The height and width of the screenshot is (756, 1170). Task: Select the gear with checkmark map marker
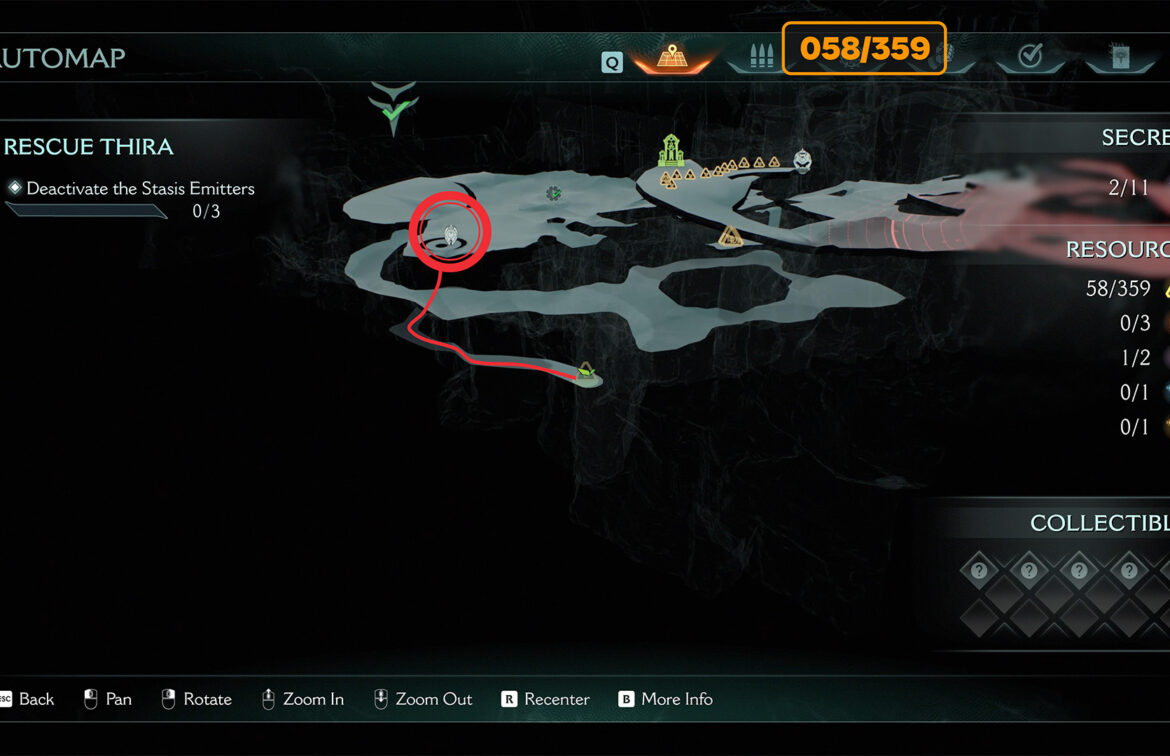(553, 193)
